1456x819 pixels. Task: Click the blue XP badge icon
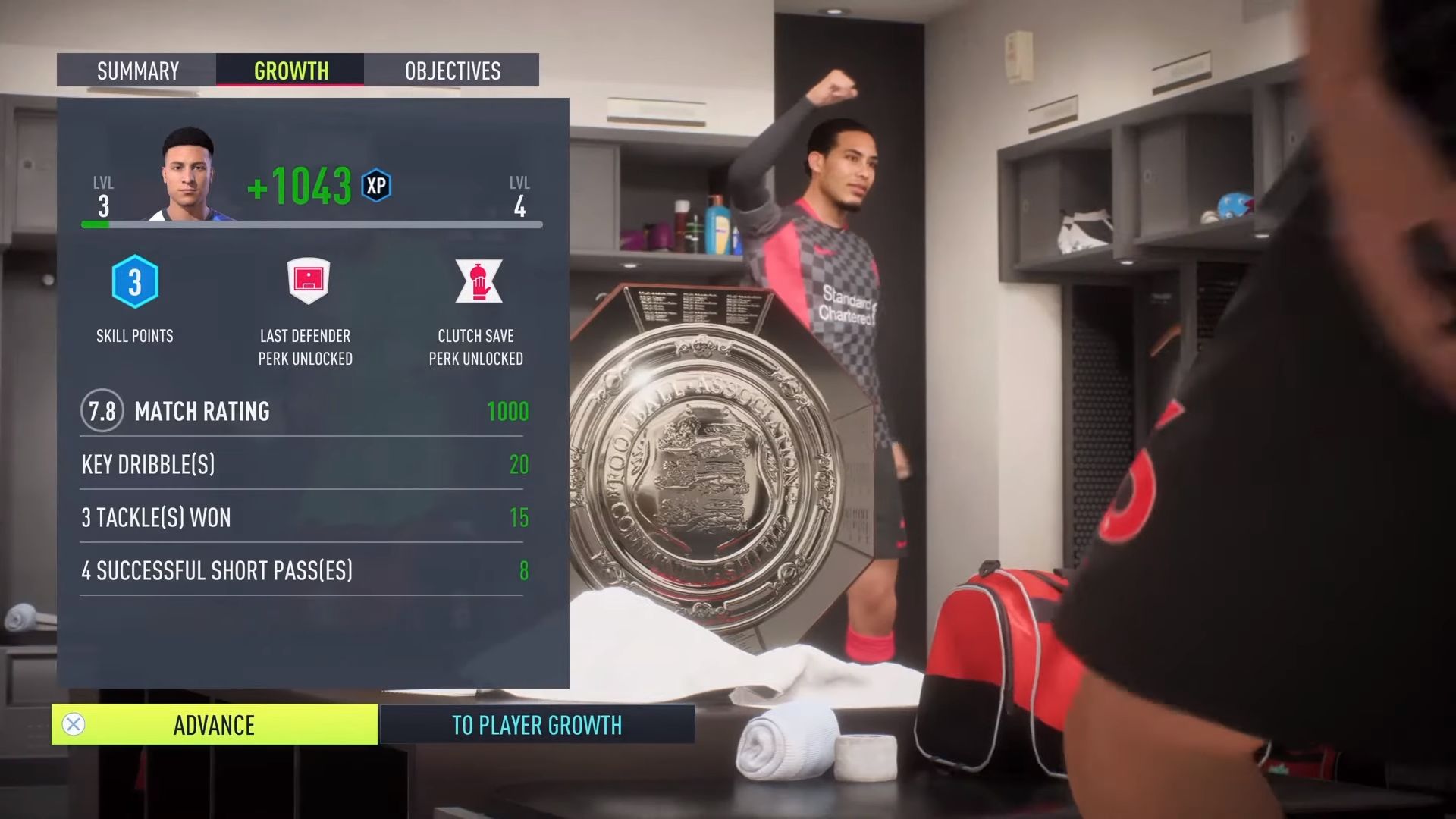tap(377, 186)
